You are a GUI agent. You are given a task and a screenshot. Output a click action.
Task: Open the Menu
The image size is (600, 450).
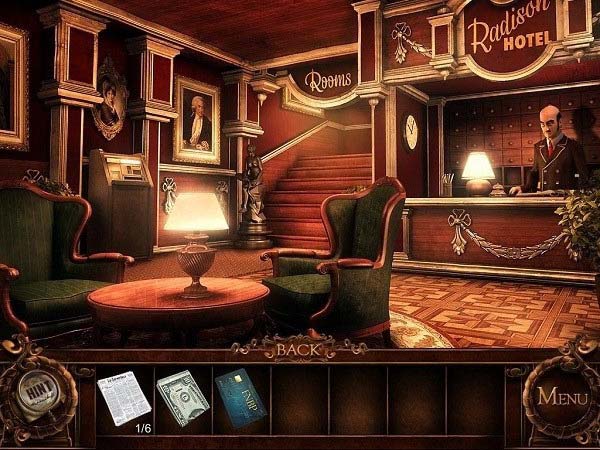coord(562,395)
